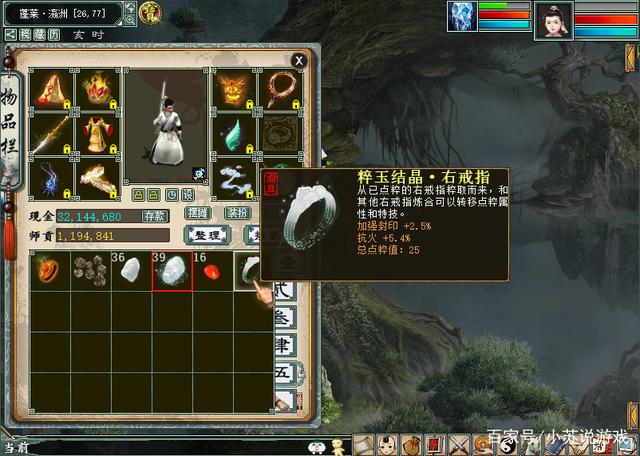Image resolution: width=640 pixels, height=456 pixels.
Task: Select the flaming crown equipment slot
Action: pos(96,91)
